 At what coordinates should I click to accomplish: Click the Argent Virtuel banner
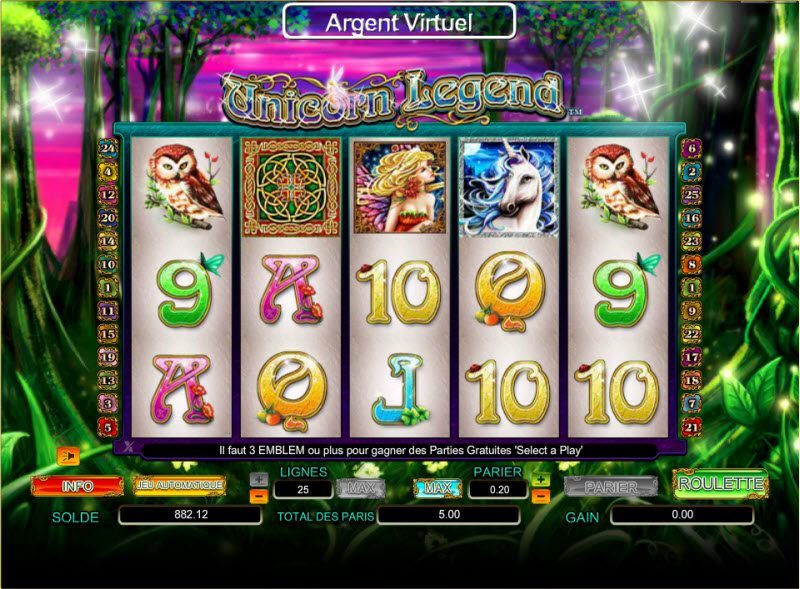click(x=399, y=20)
